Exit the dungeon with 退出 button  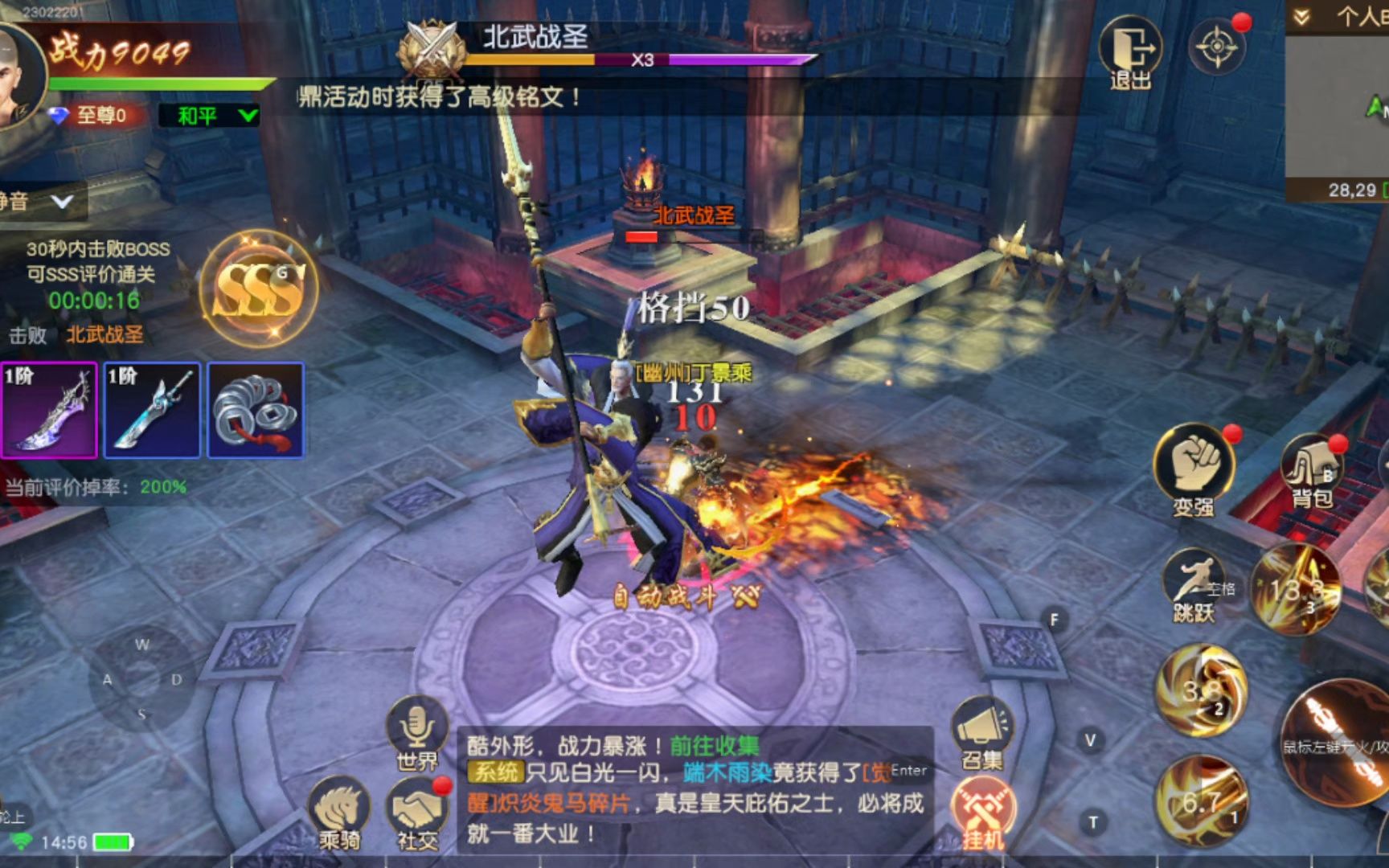point(1129,53)
